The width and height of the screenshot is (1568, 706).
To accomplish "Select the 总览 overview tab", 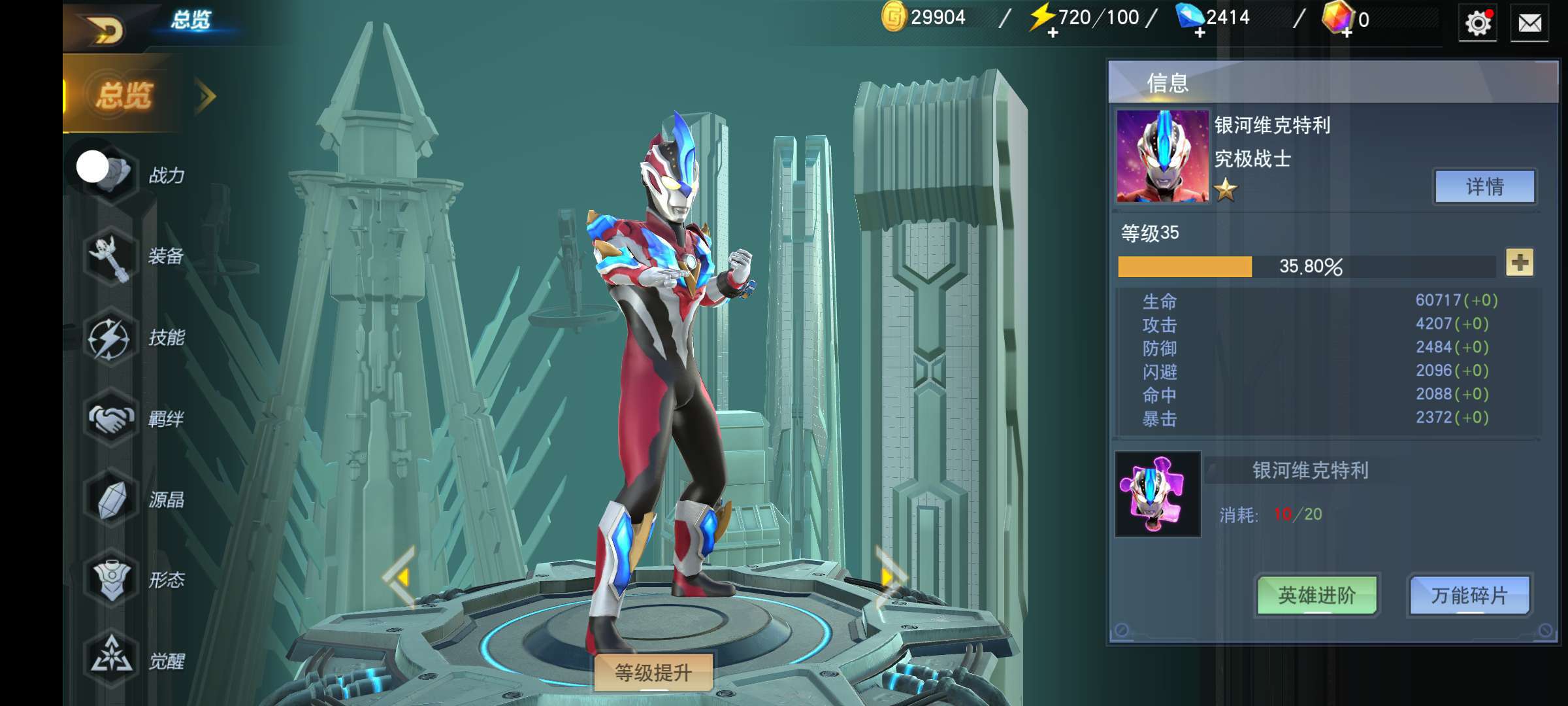I will click(124, 95).
